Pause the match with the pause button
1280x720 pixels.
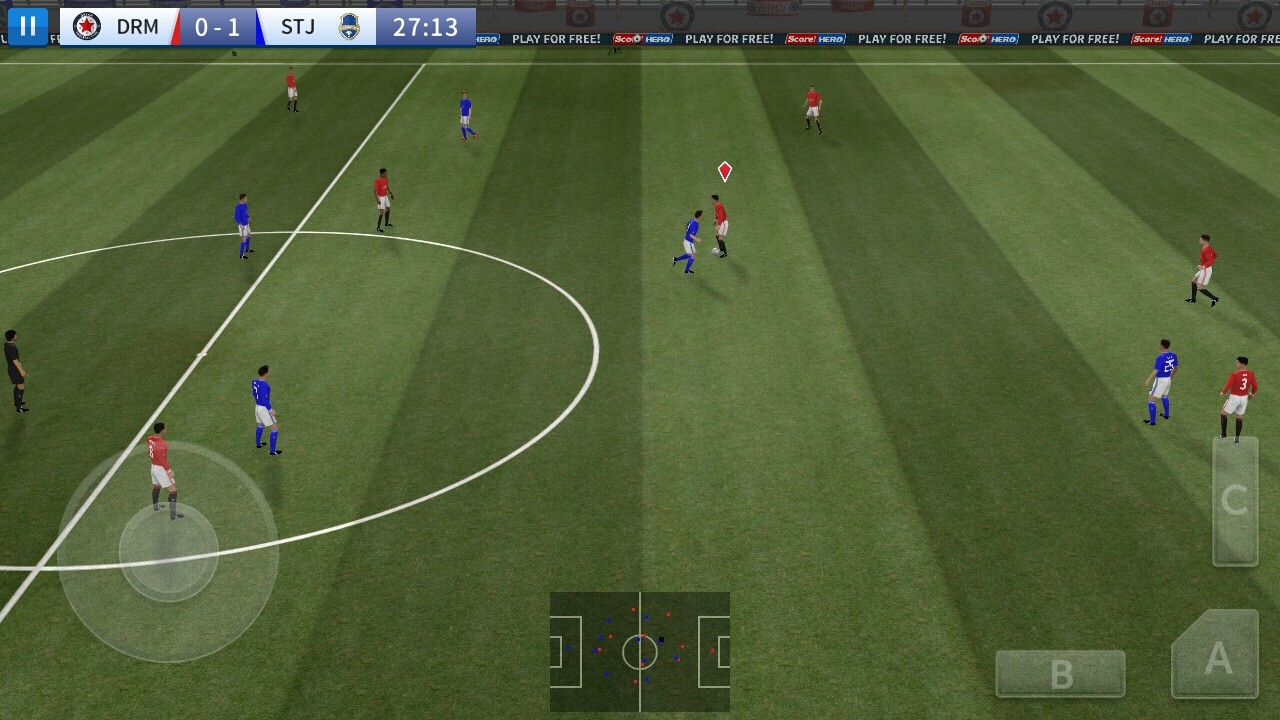pyautogui.click(x=27, y=27)
